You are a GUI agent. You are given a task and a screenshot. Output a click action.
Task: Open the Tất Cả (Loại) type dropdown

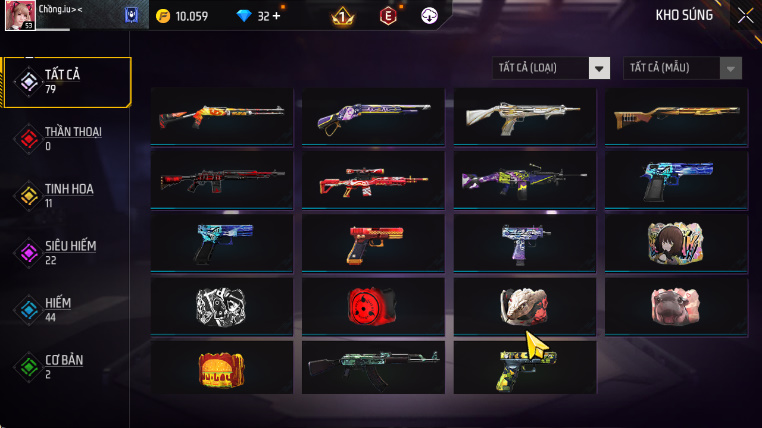click(x=552, y=68)
